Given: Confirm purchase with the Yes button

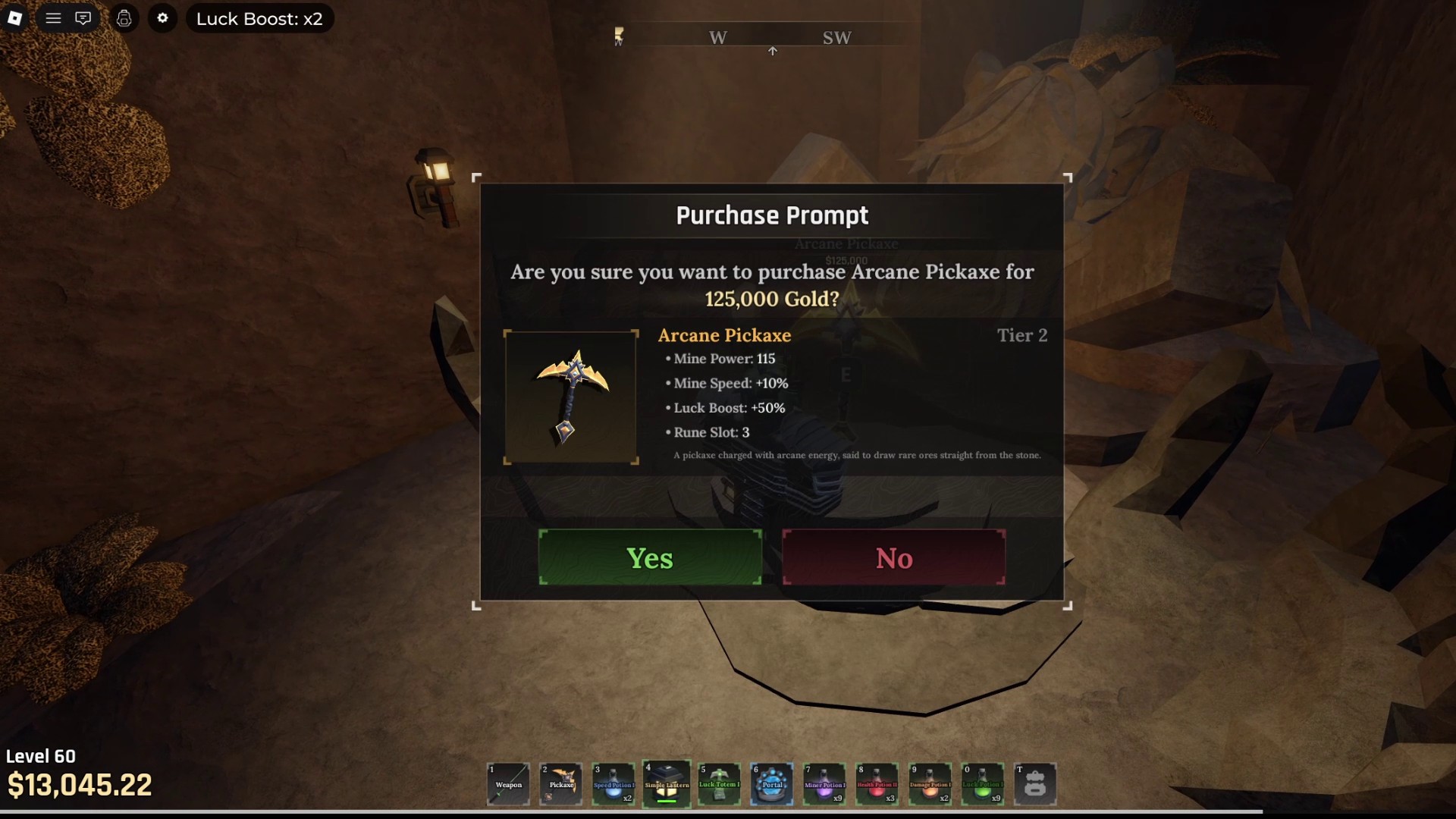Looking at the screenshot, I should [x=650, y=557].
